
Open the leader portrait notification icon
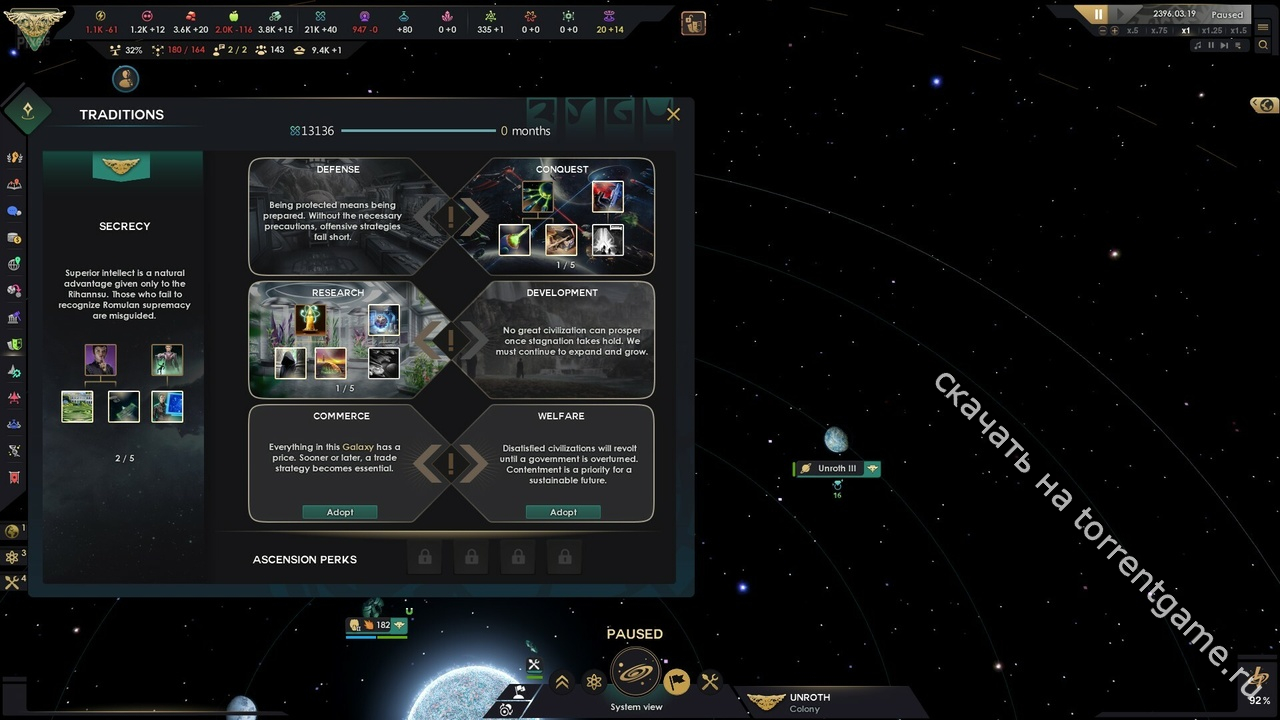(125, 78)
